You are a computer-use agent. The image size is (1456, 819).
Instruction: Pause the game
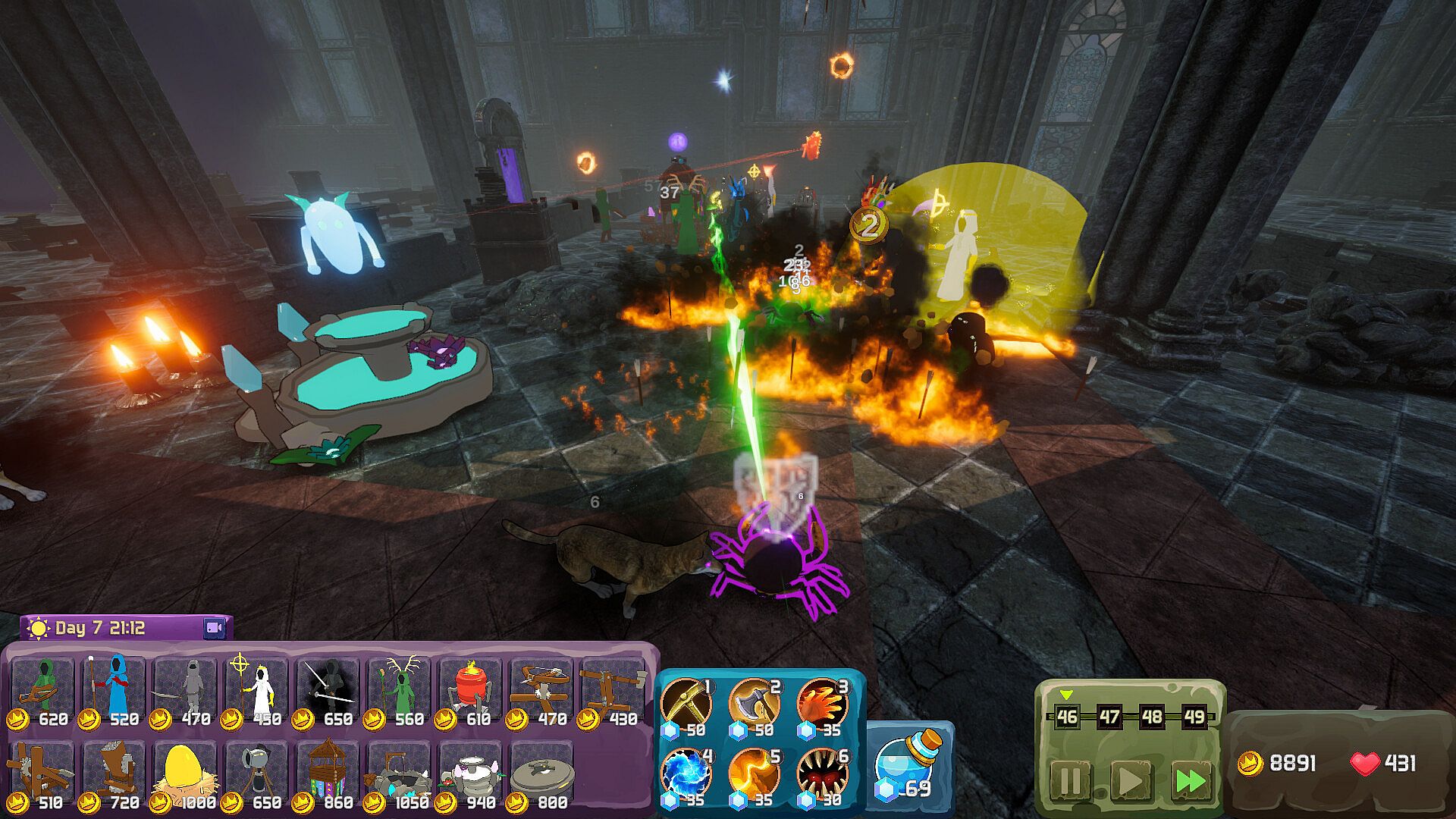click(x=1070, y=780)
